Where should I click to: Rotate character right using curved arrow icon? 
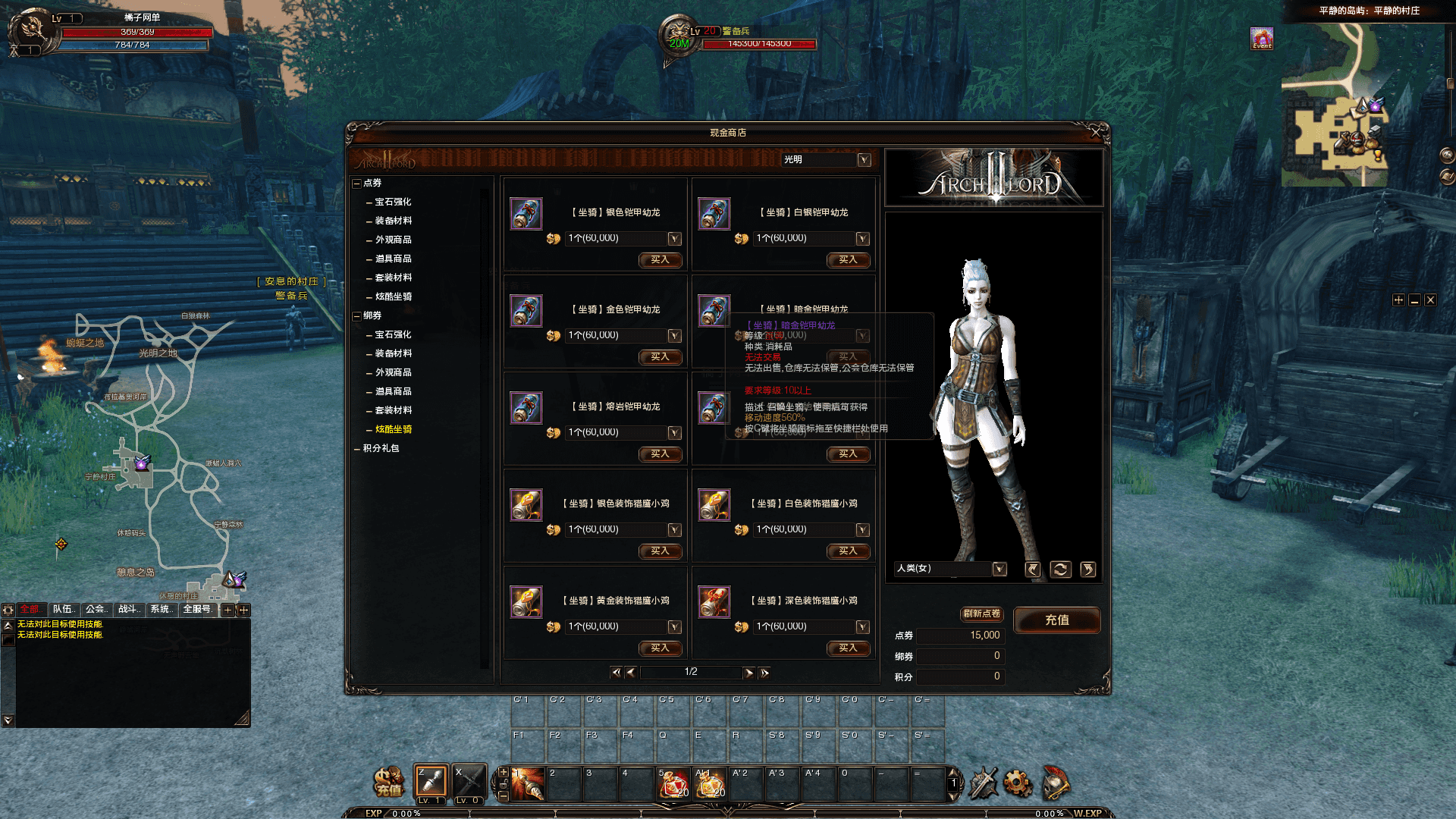(1087, 569)
